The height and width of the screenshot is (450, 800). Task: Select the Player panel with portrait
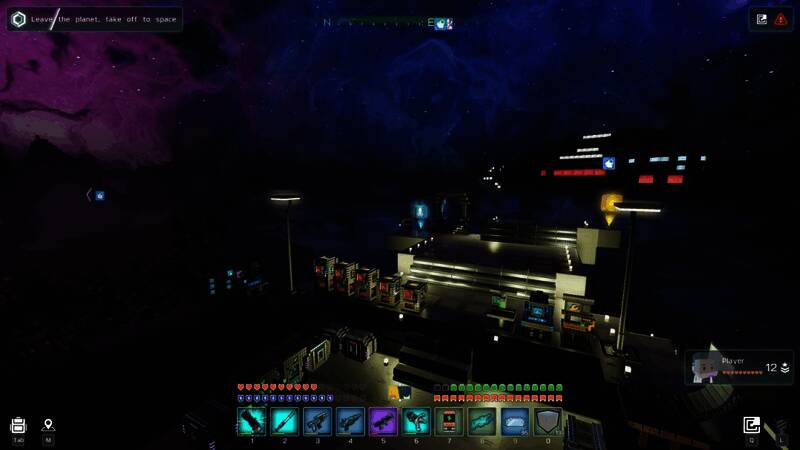tap(741, 368)
